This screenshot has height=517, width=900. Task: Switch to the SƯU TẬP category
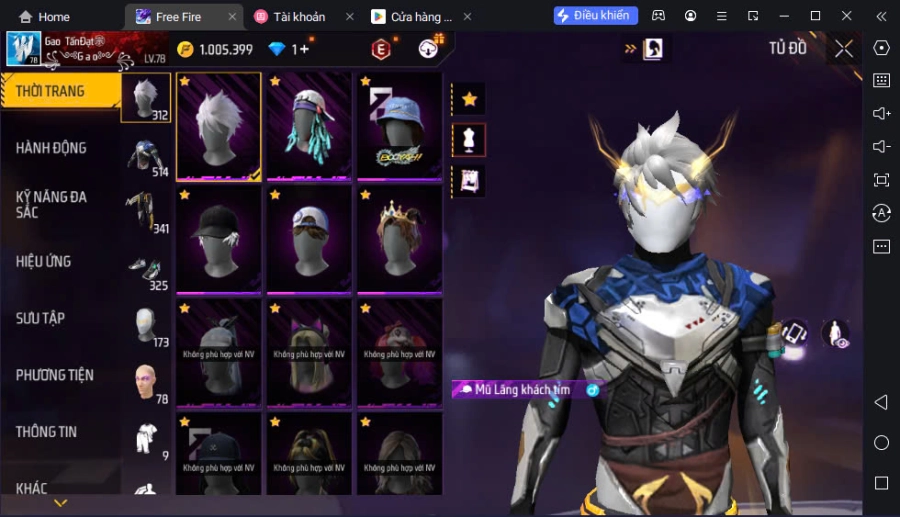pyautogui.click(x=40, y=318)
